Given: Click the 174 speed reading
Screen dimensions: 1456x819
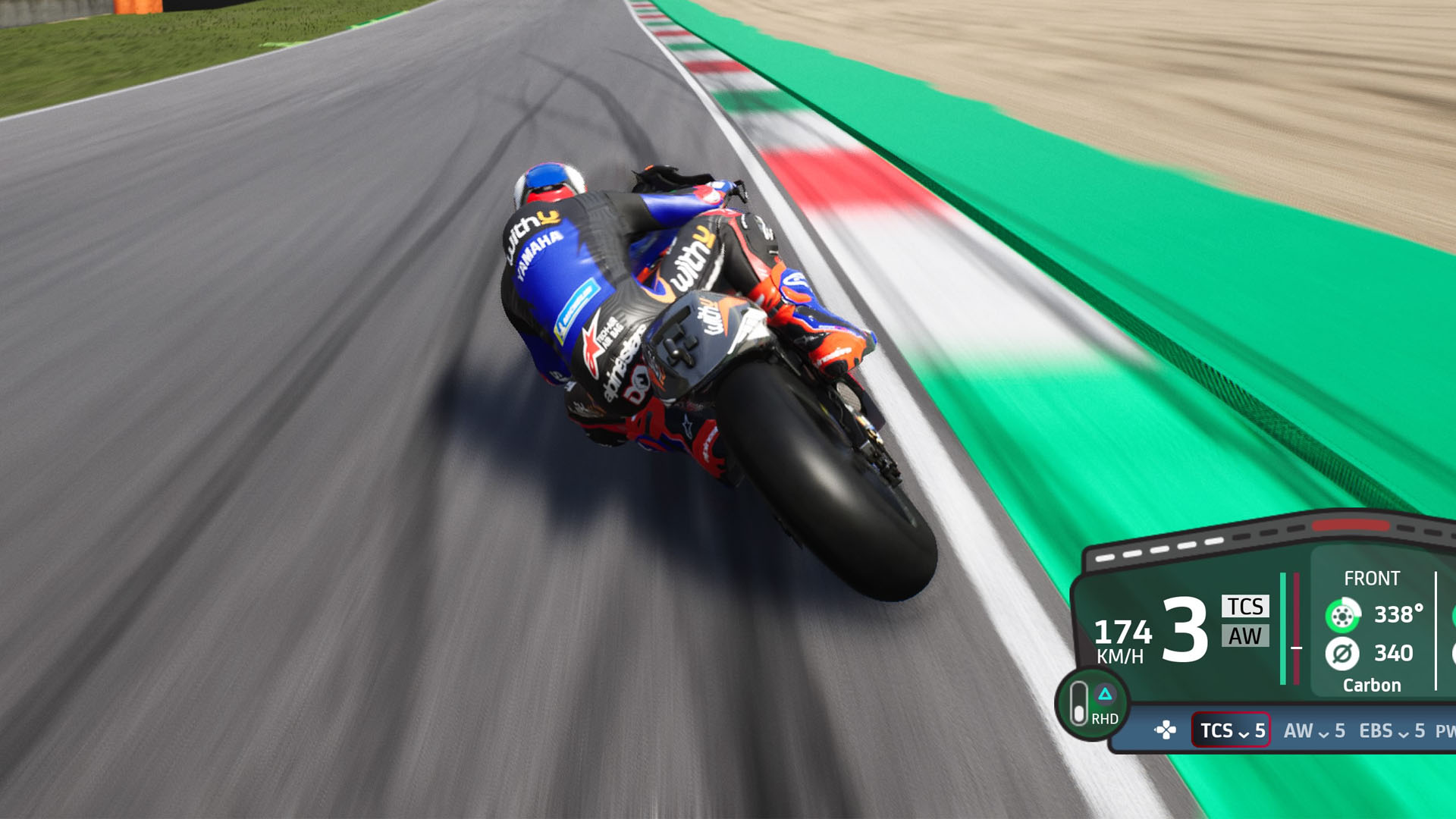Looking at the screenshot, I should 1122,635.
